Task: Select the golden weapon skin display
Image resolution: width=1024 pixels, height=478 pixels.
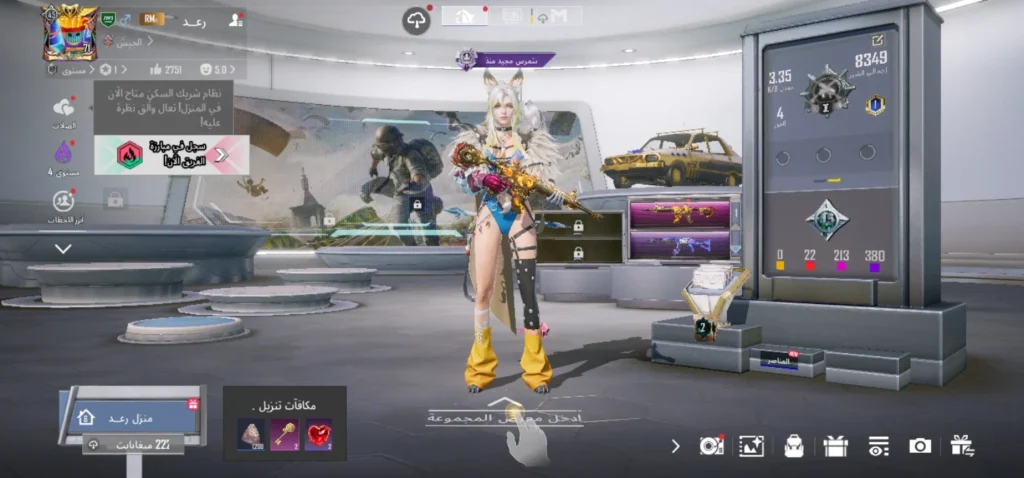Action: [x=679, y=212]
